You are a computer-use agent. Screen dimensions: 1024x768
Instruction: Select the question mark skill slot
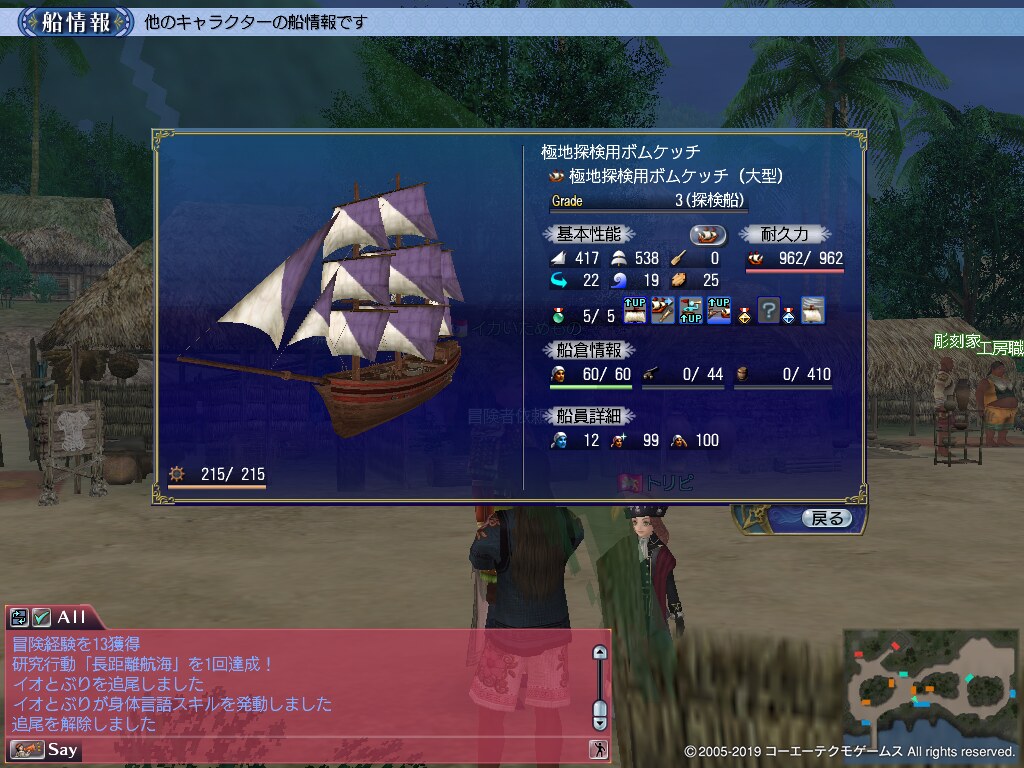point(768,311)
